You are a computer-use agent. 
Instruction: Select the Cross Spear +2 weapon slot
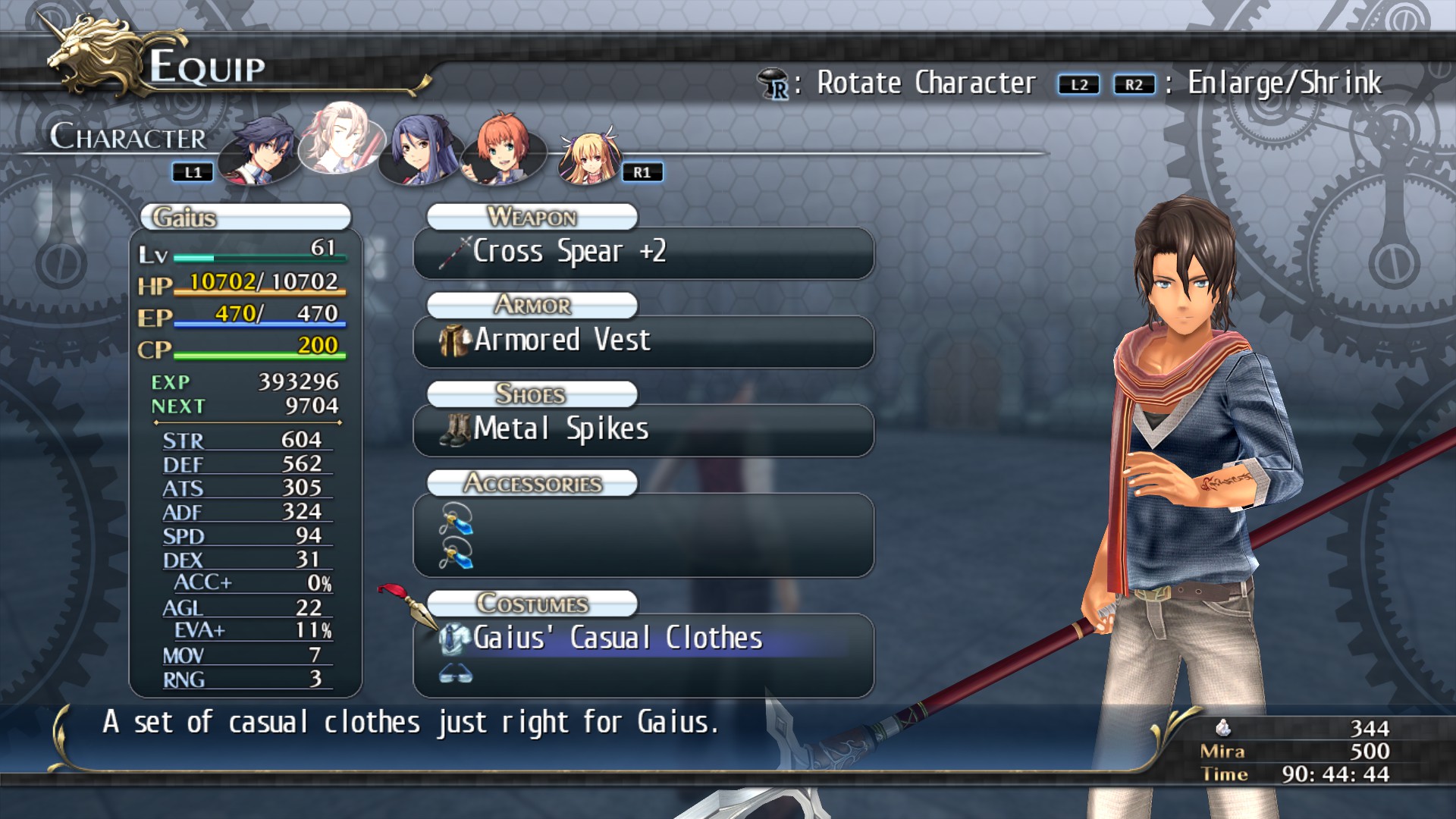click(643, 253)
